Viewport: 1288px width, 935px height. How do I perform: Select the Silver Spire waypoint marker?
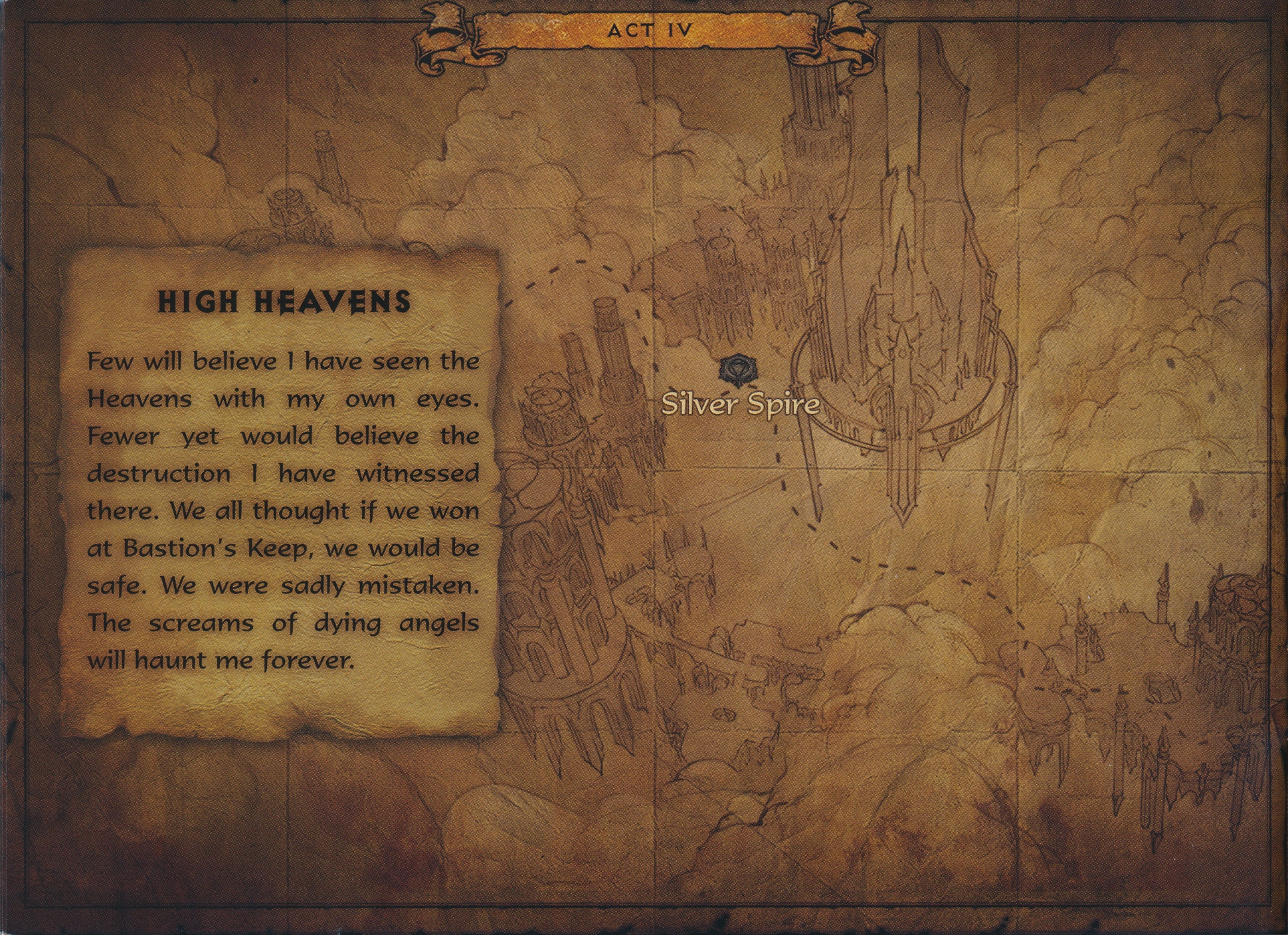pos(735,369)
